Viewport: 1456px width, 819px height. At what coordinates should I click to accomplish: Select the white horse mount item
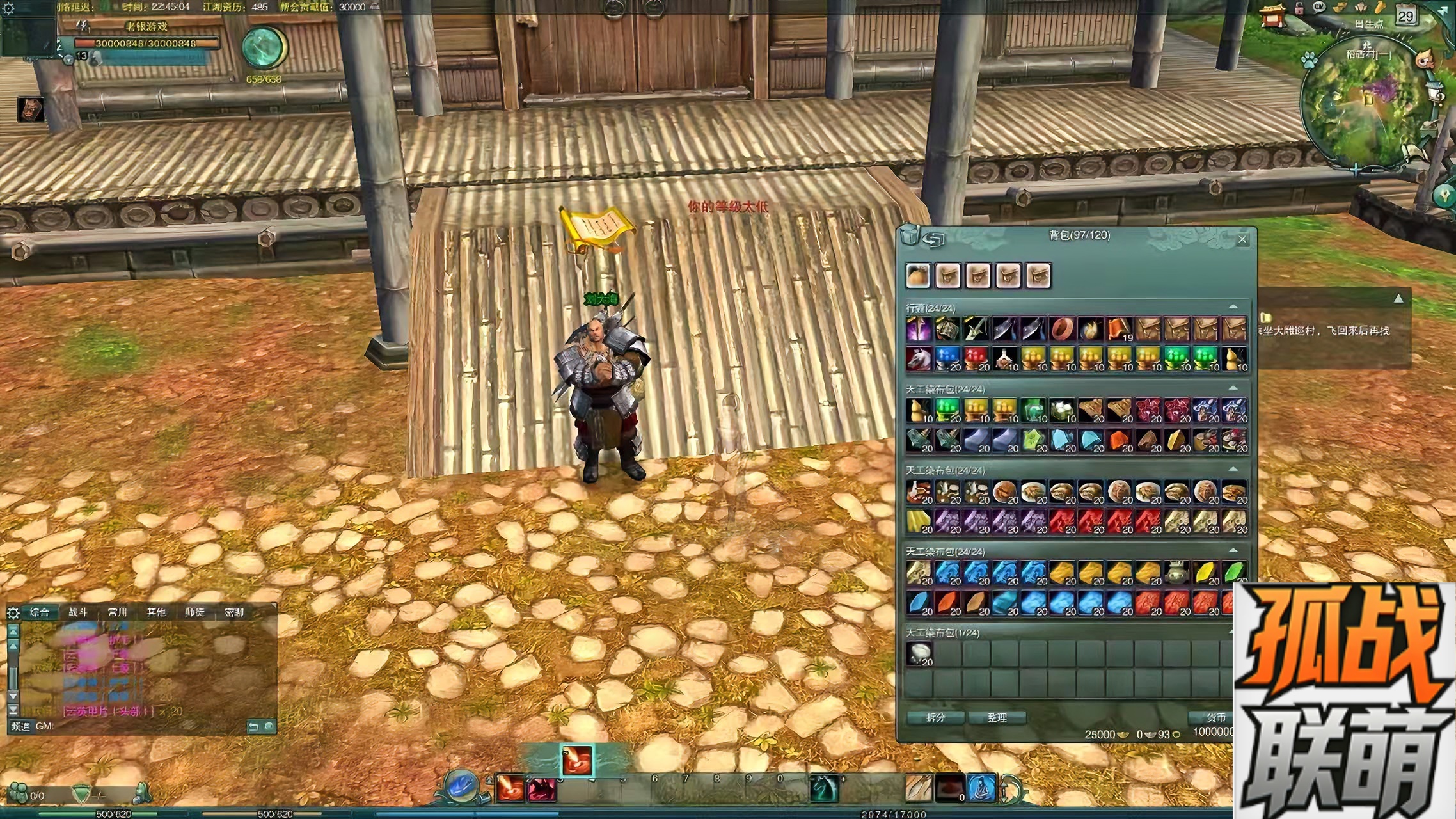[919, 359]
